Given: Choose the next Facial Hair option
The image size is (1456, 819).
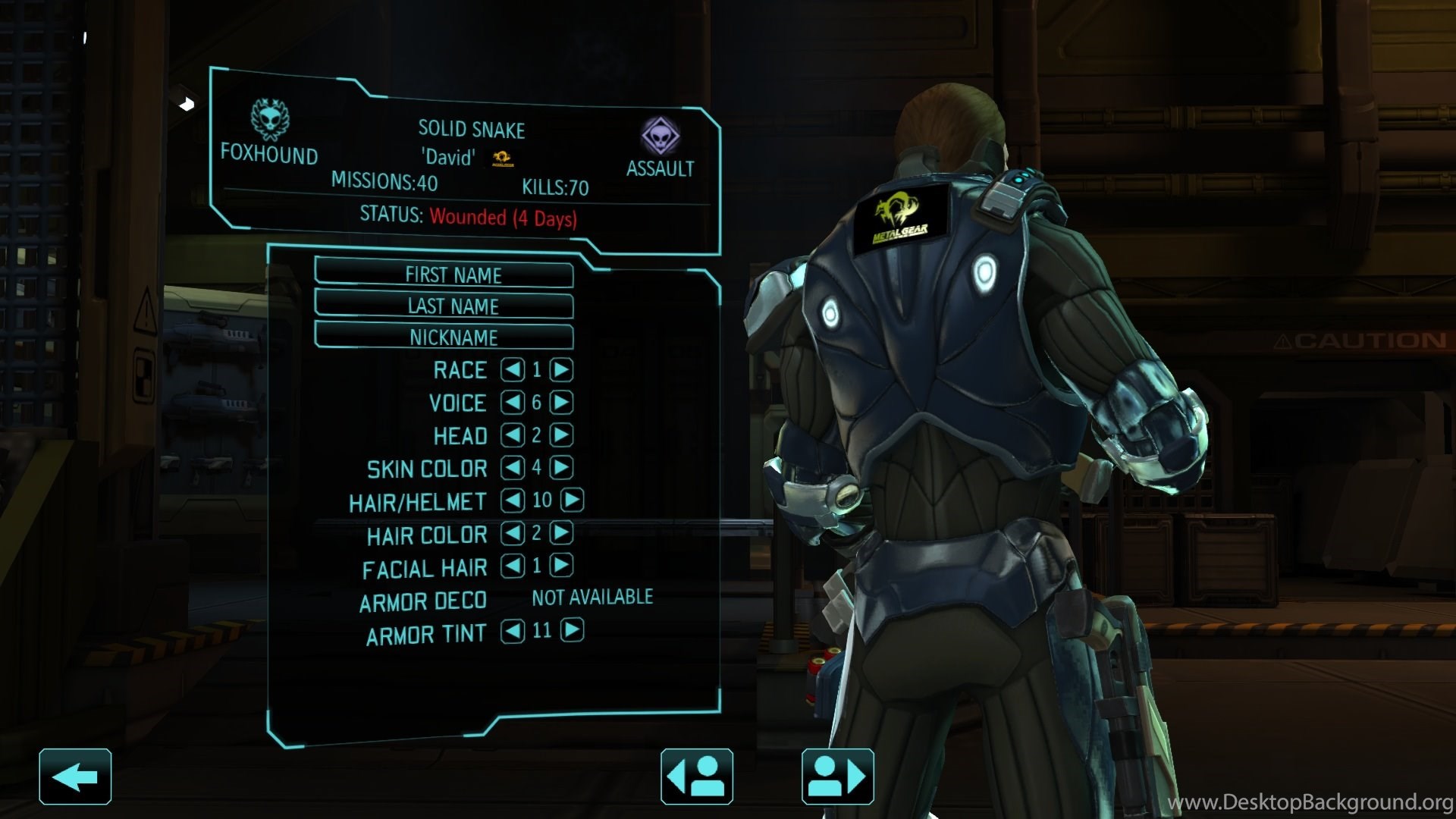Looking at the screenshot, I should (561, 565).
